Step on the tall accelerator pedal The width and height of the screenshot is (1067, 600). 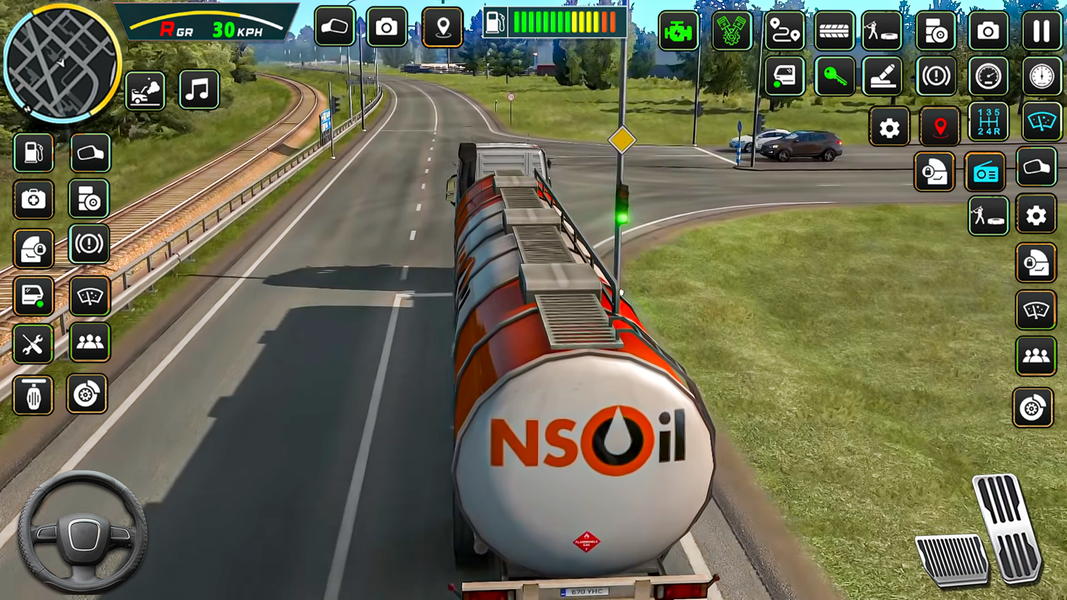(1008, 526)
